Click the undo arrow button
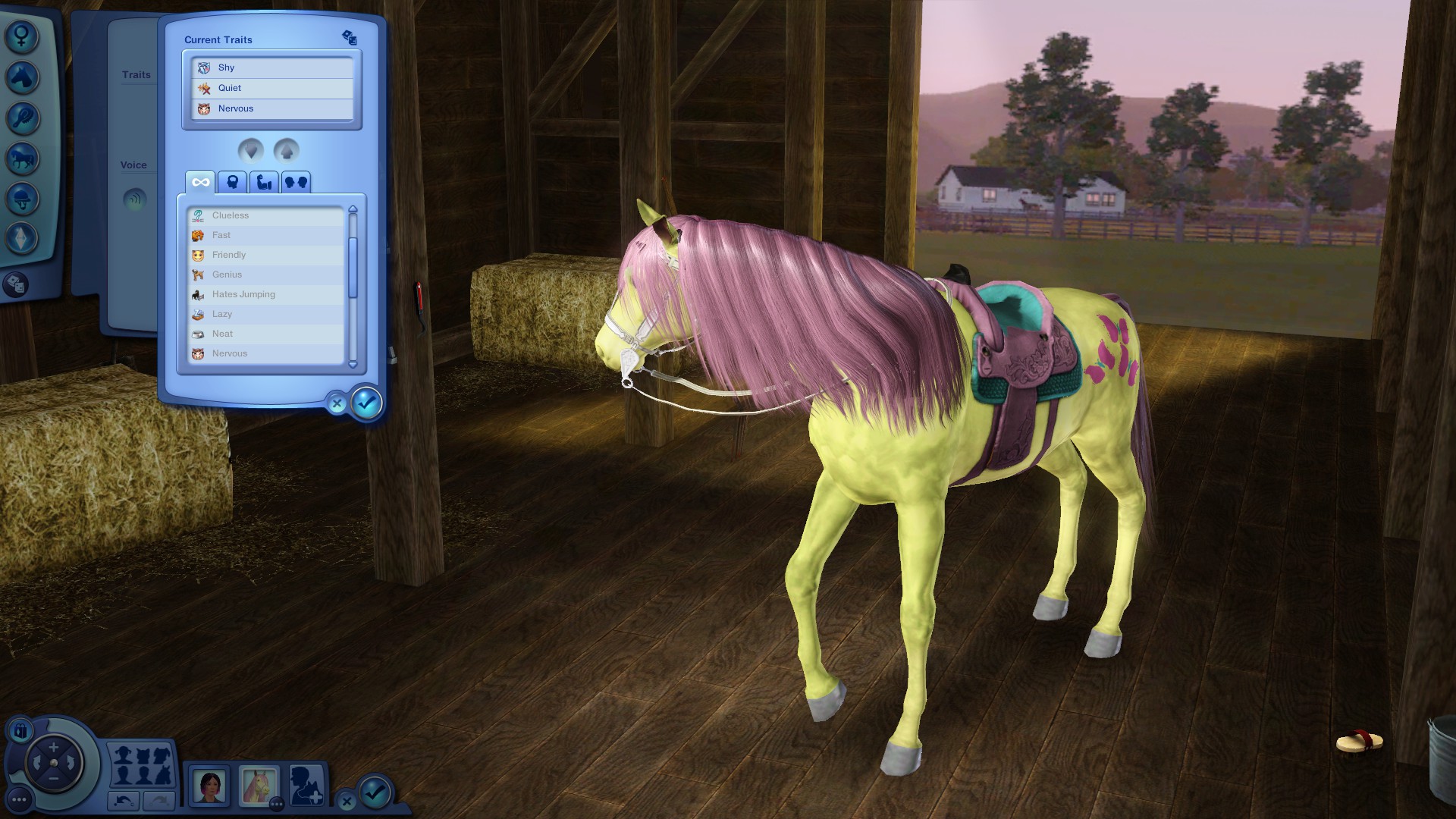The height and width of the screenshot is (819, 1456). [124, 800]
